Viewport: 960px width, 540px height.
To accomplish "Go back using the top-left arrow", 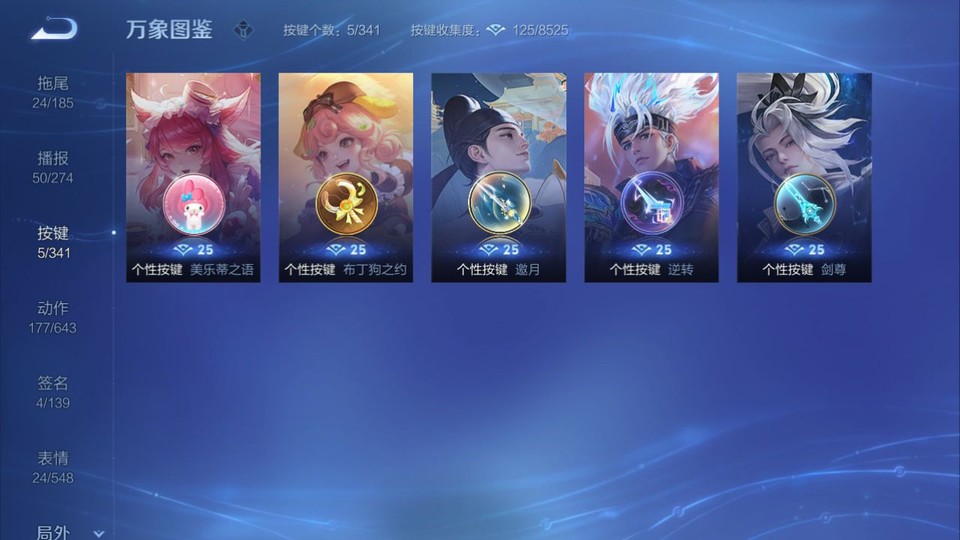I will (54, 29).
